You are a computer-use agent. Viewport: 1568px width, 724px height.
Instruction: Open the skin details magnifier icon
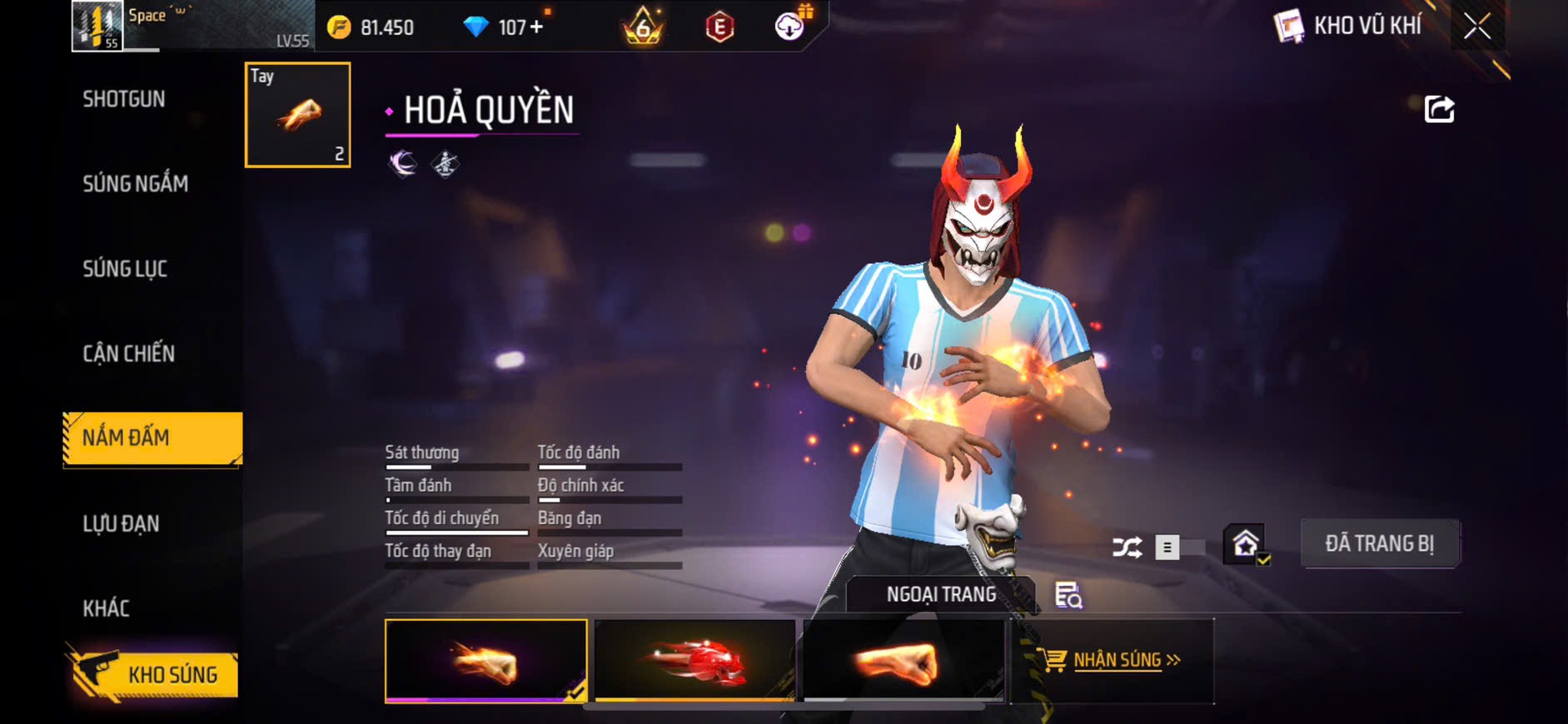[1068, 595]
